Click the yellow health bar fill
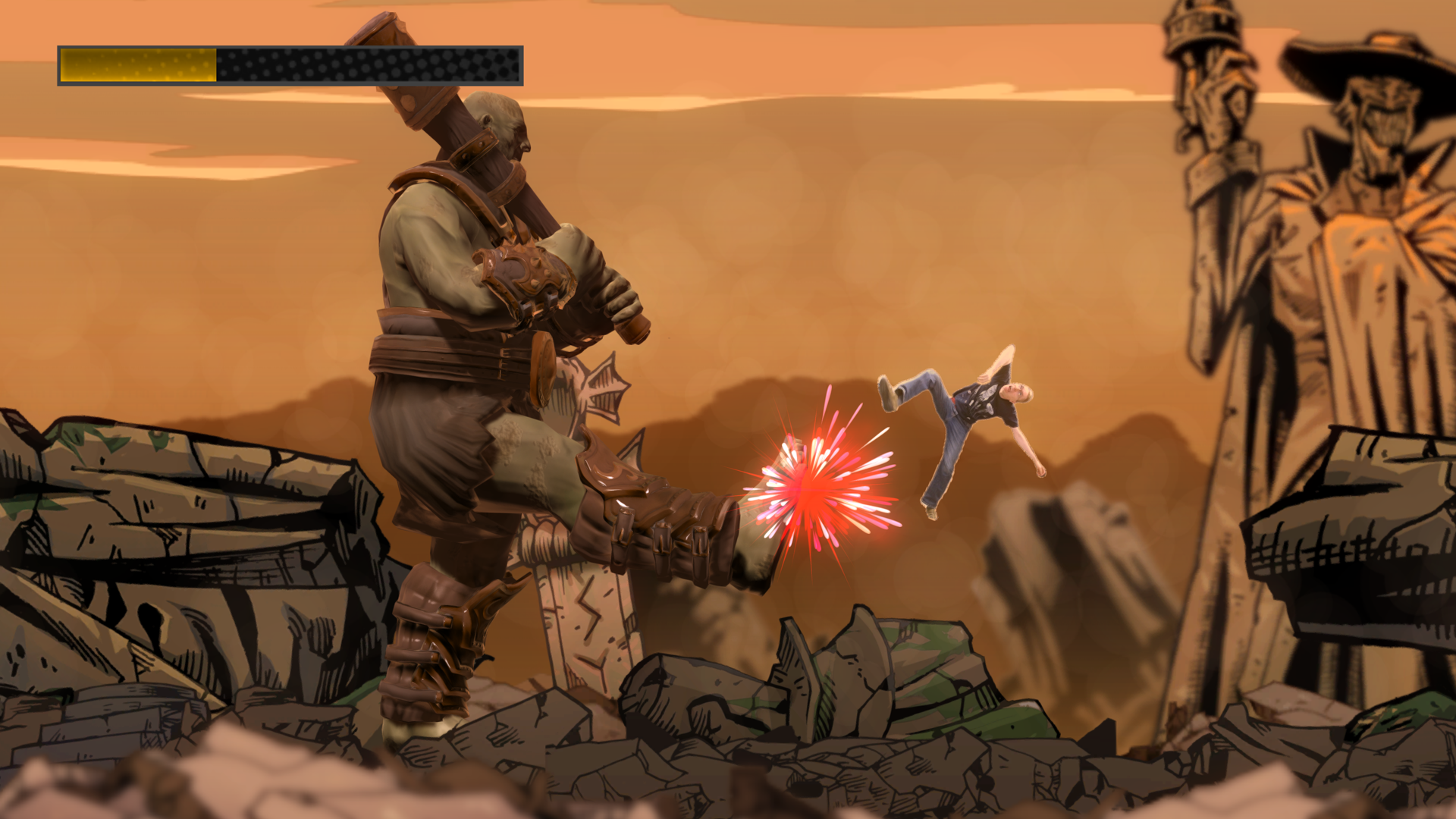The height and width of the screenshot is (819, 1456). [136, 64]
